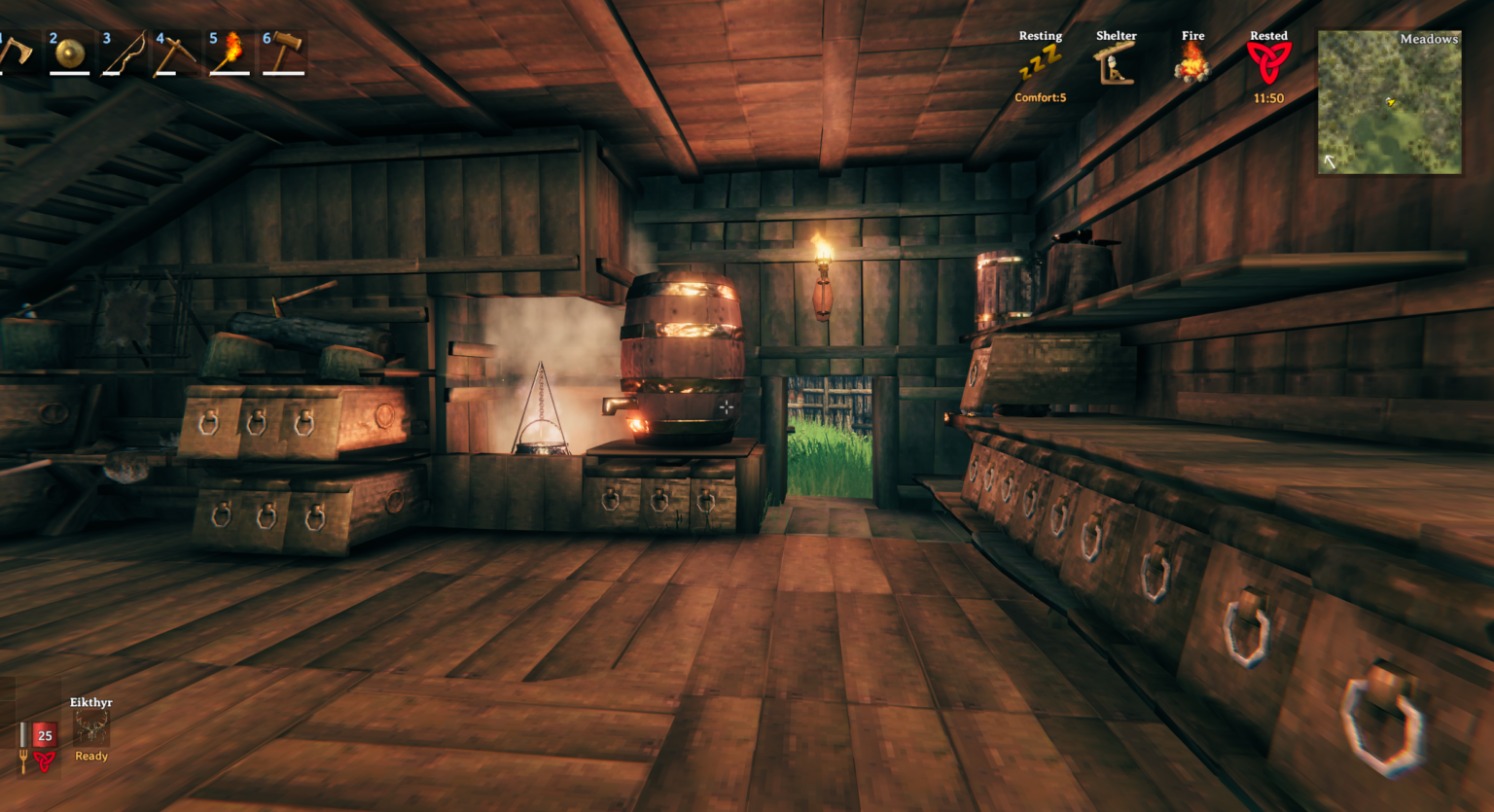
Task: Select the bow in hotbar slot 3
Action: (124, 53)
